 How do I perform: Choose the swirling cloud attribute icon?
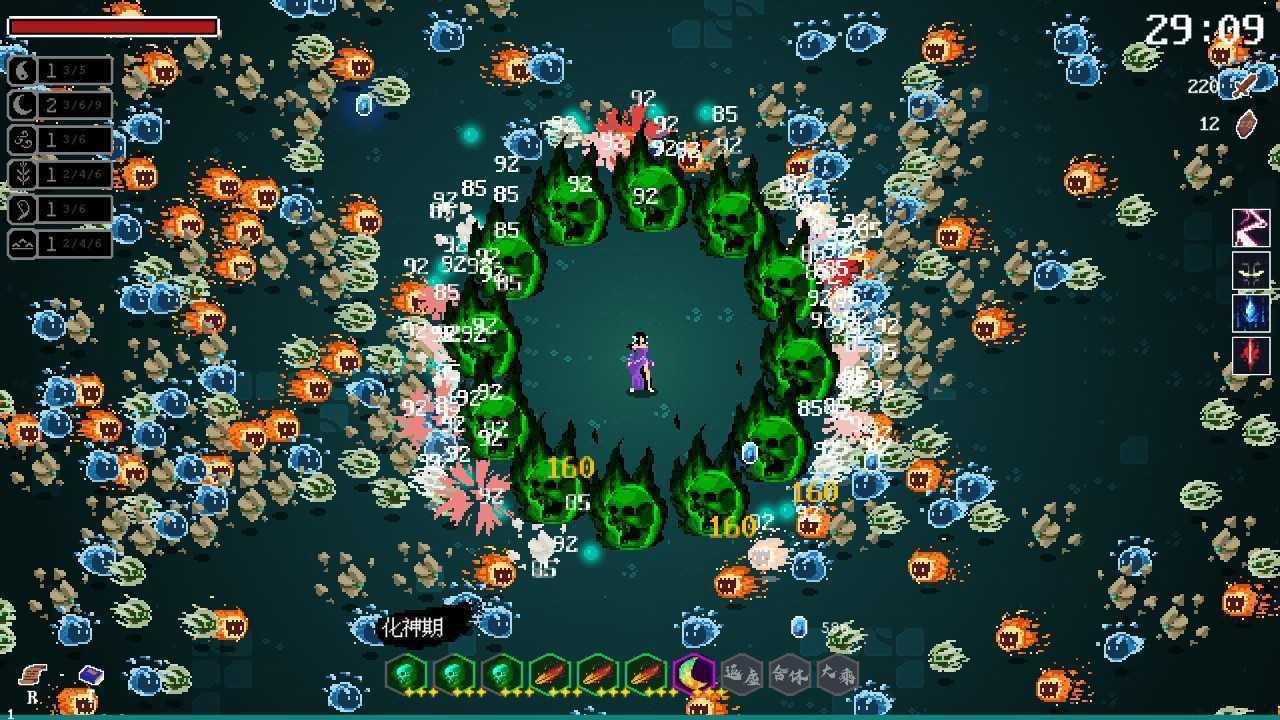point(23,140)
